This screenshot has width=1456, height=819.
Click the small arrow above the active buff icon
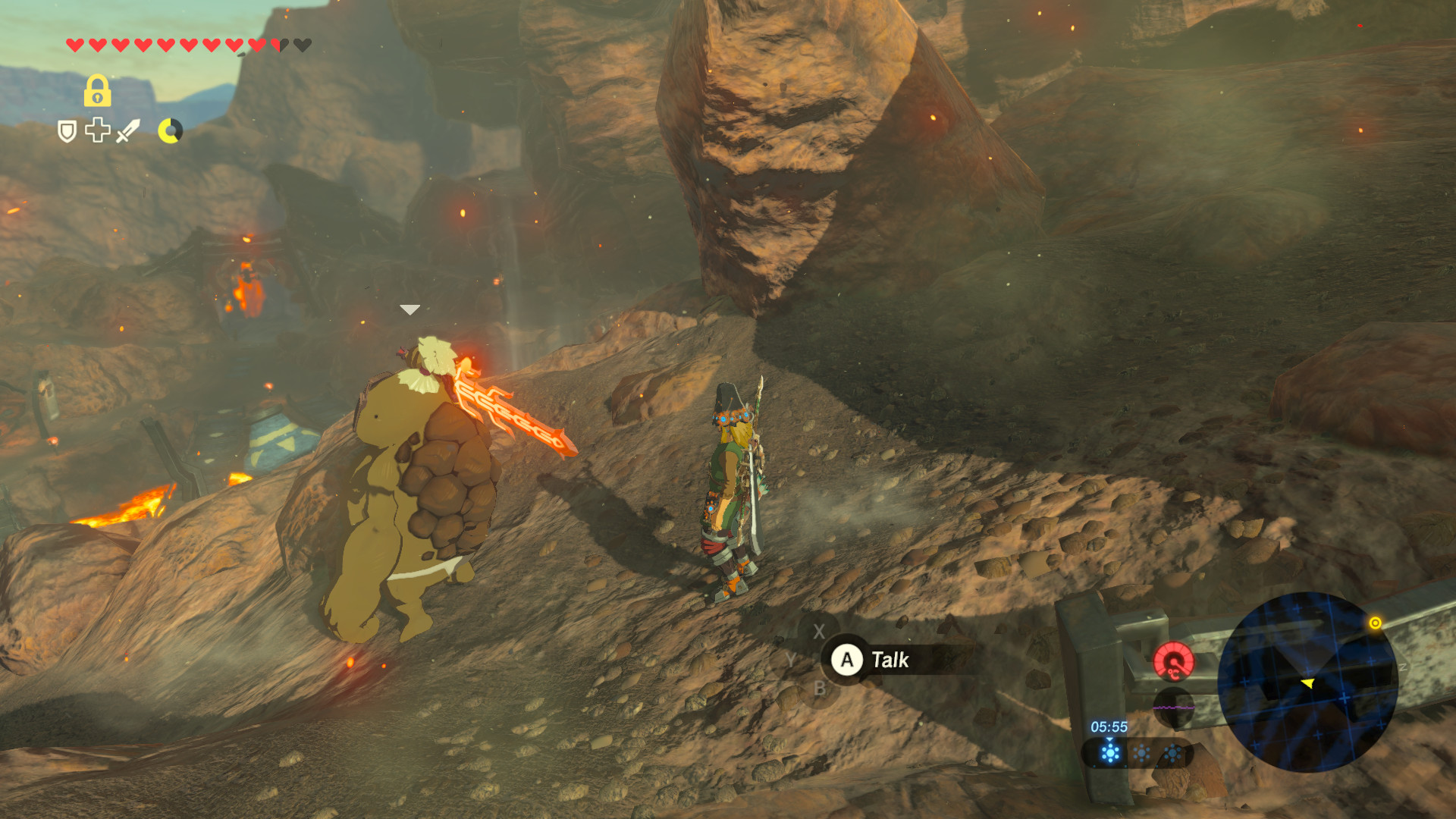pos(1109,740)
